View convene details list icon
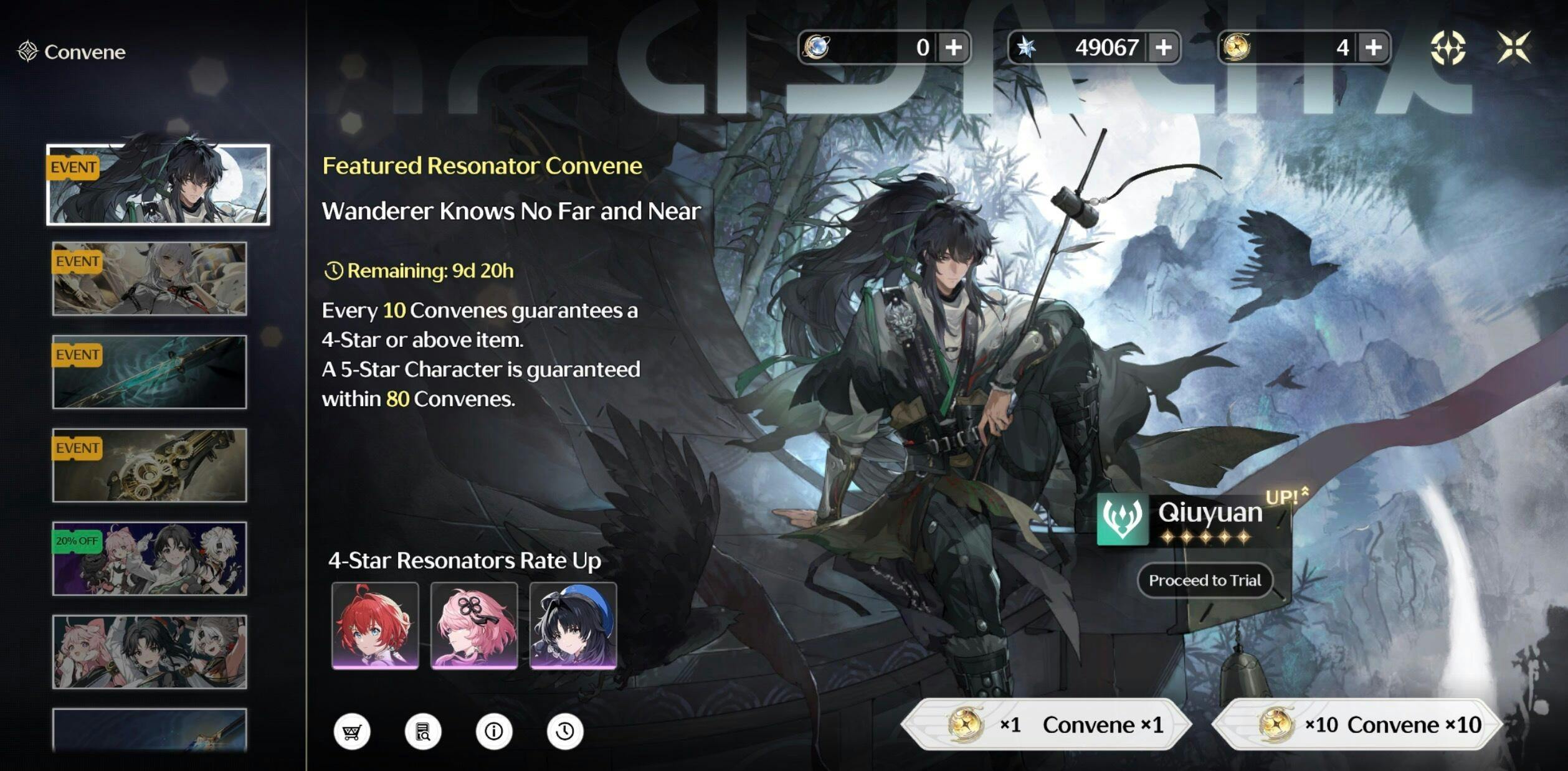1568x771 pixels. point(423,731)
